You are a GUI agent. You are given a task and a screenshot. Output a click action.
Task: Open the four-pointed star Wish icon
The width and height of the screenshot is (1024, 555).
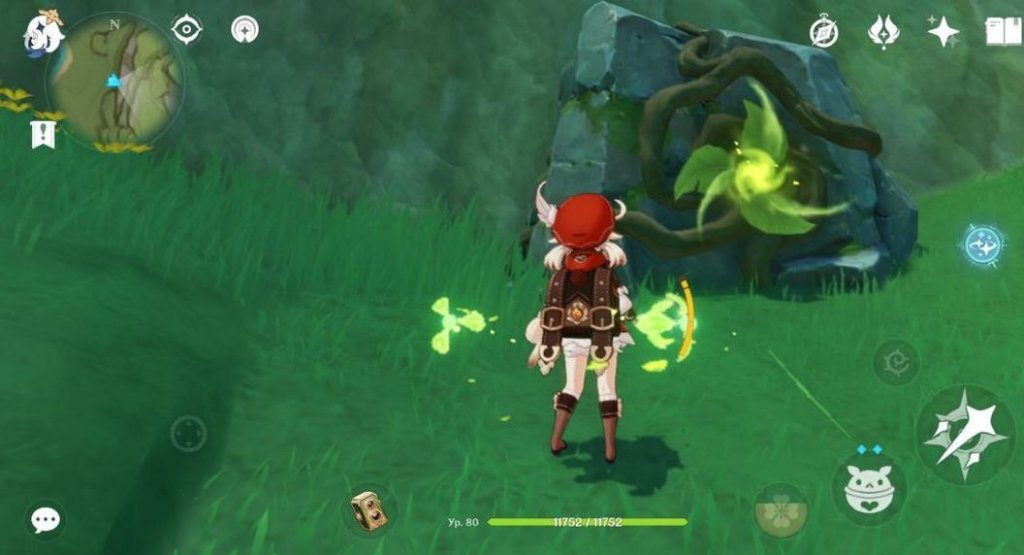(x=943, y=31)
